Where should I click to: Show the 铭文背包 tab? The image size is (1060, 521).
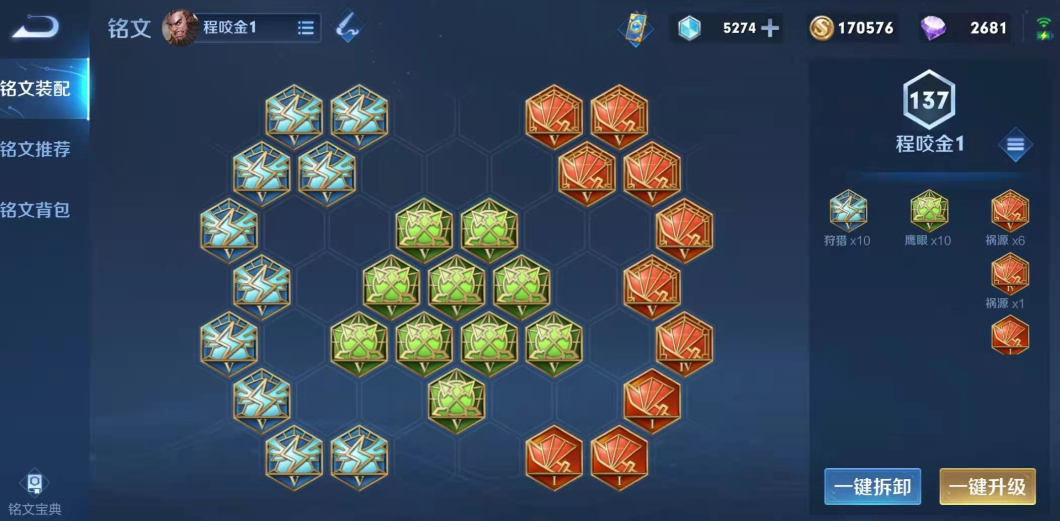(x=38, y=210)
